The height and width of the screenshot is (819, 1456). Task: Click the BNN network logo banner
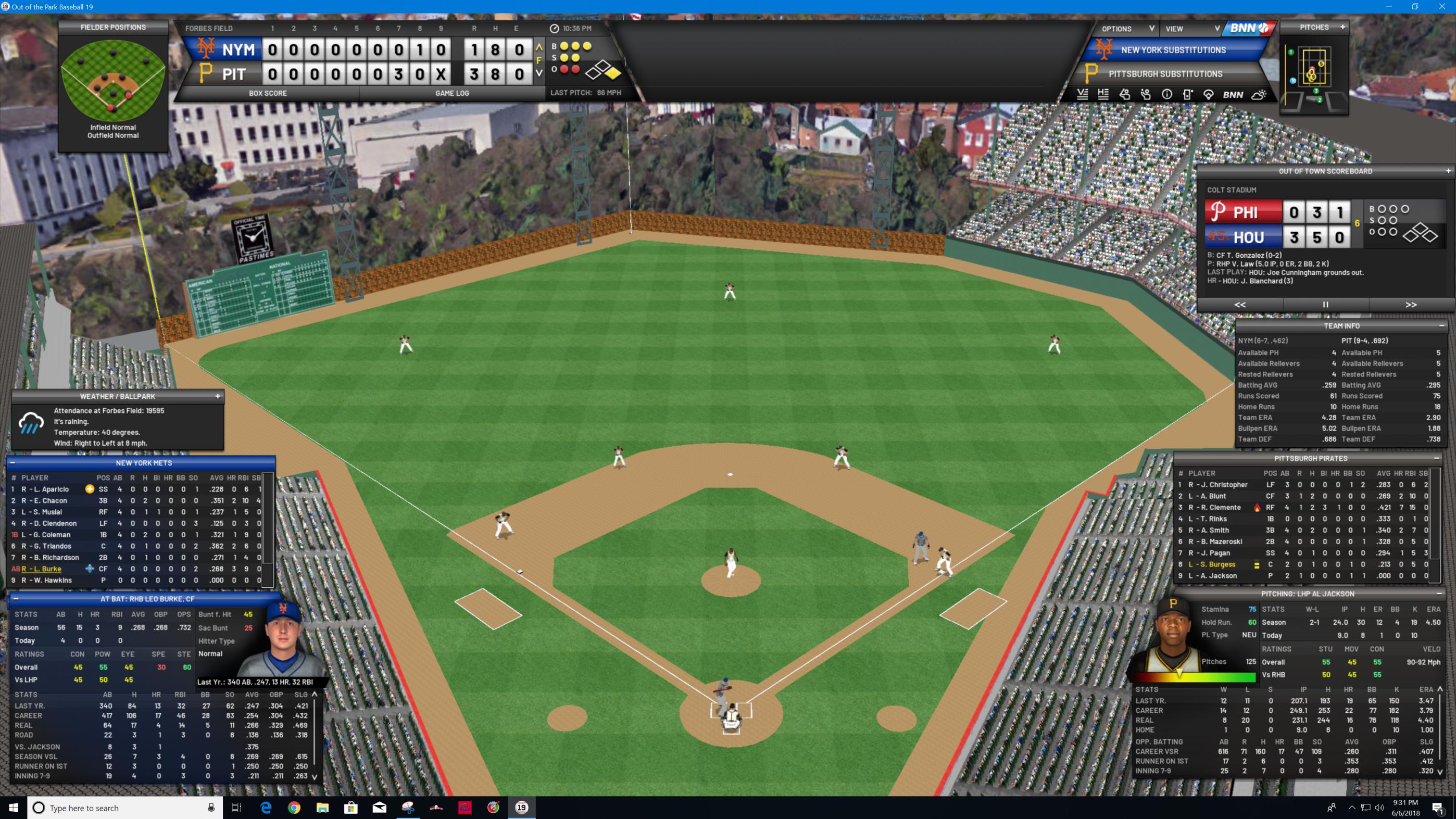1249,28
